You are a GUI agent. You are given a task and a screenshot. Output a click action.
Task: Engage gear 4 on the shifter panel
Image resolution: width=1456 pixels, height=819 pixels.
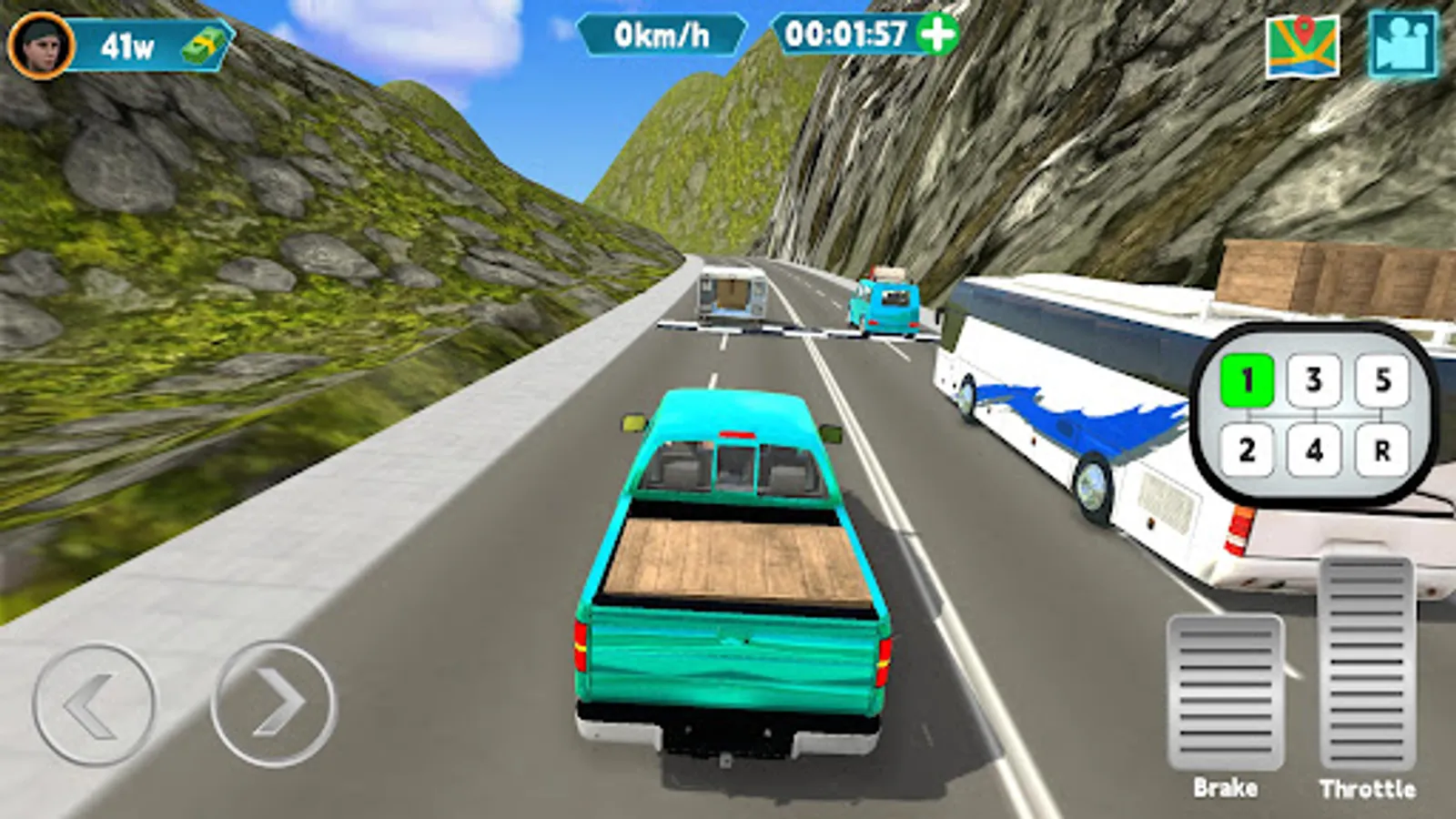pyautogui.click(x=1311, y=447)
